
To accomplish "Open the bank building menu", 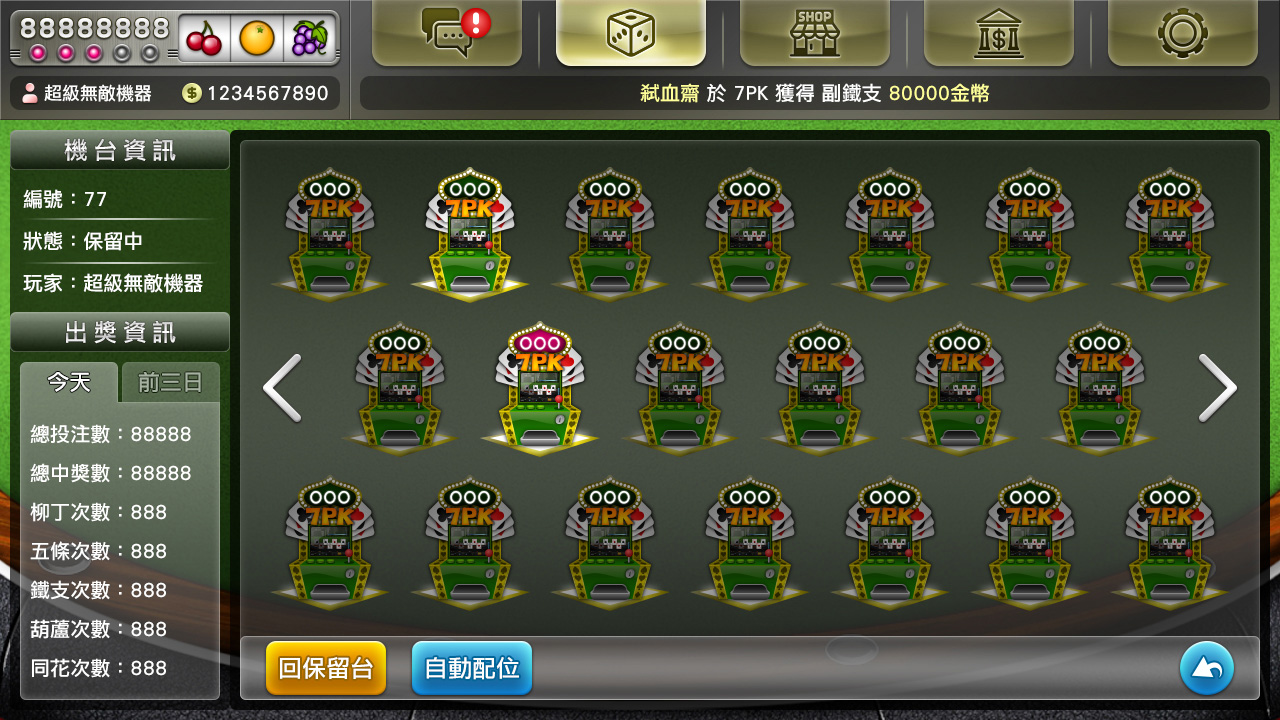I will pyautogui.click(x=998, y=33).
